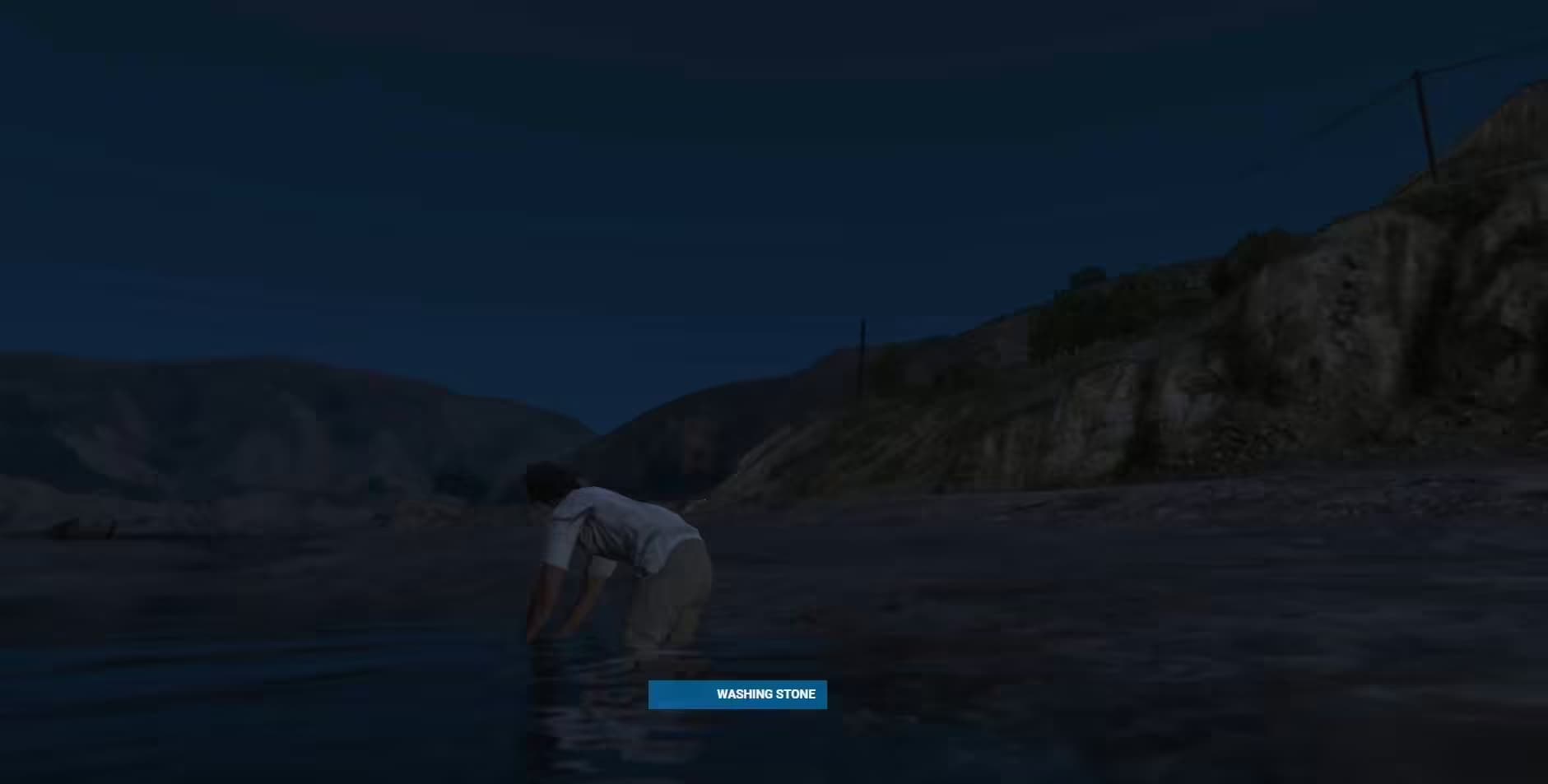
Task: Select the WASHING STONE label text
Action: (x=767, y=694)
